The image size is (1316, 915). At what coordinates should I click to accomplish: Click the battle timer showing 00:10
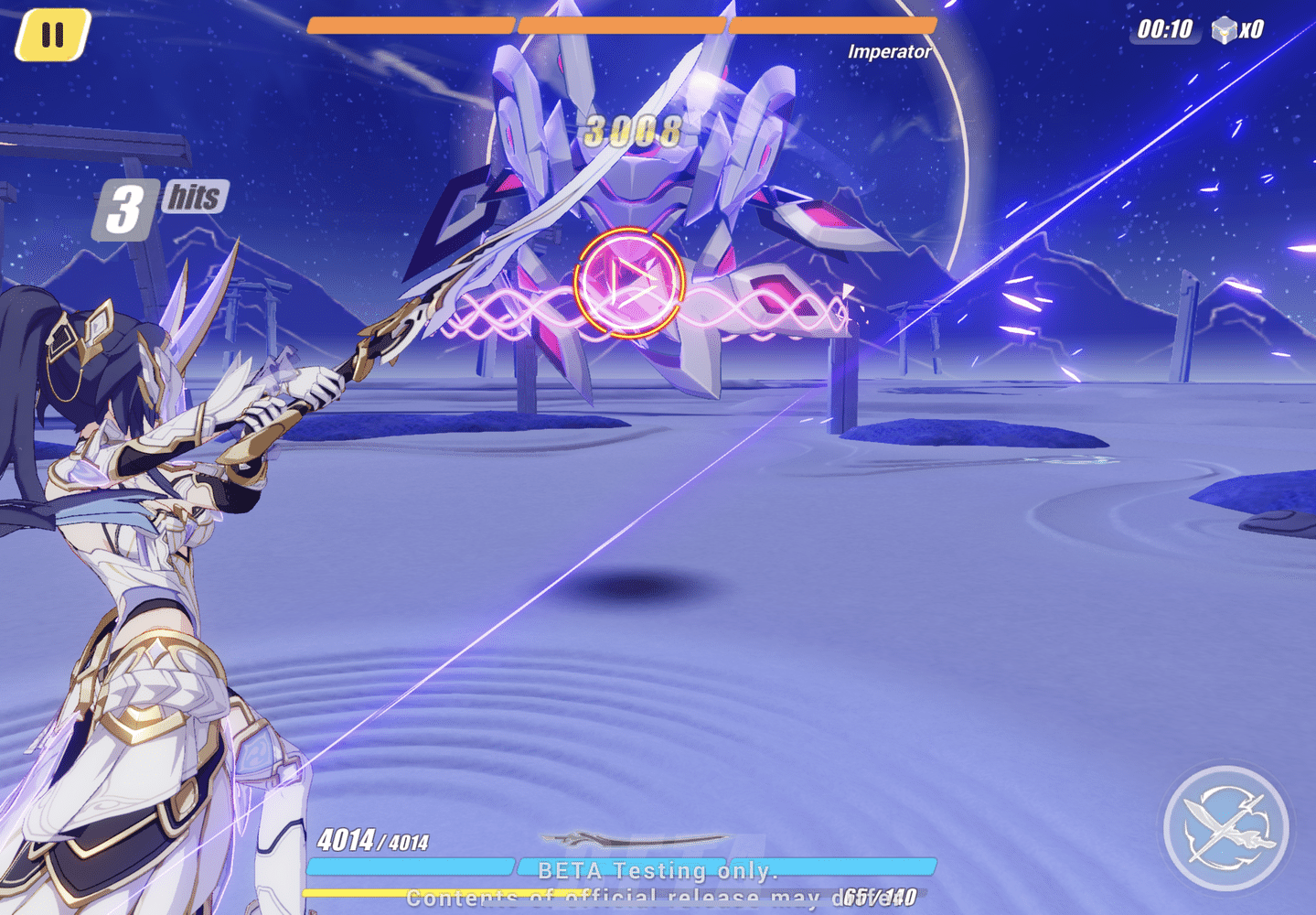[1165, 29]
